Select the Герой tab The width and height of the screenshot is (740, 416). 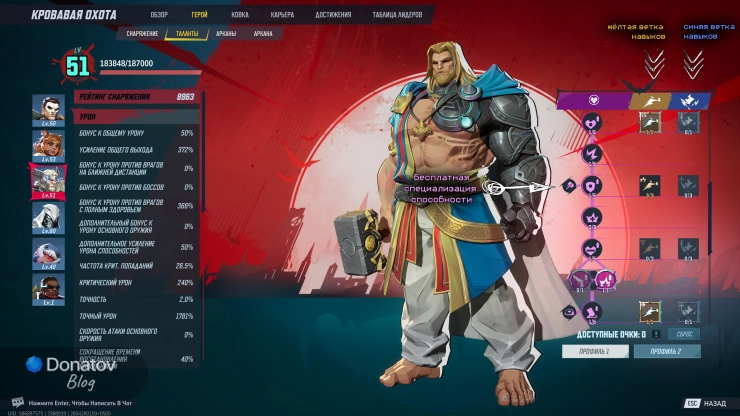tap(199, 15)
